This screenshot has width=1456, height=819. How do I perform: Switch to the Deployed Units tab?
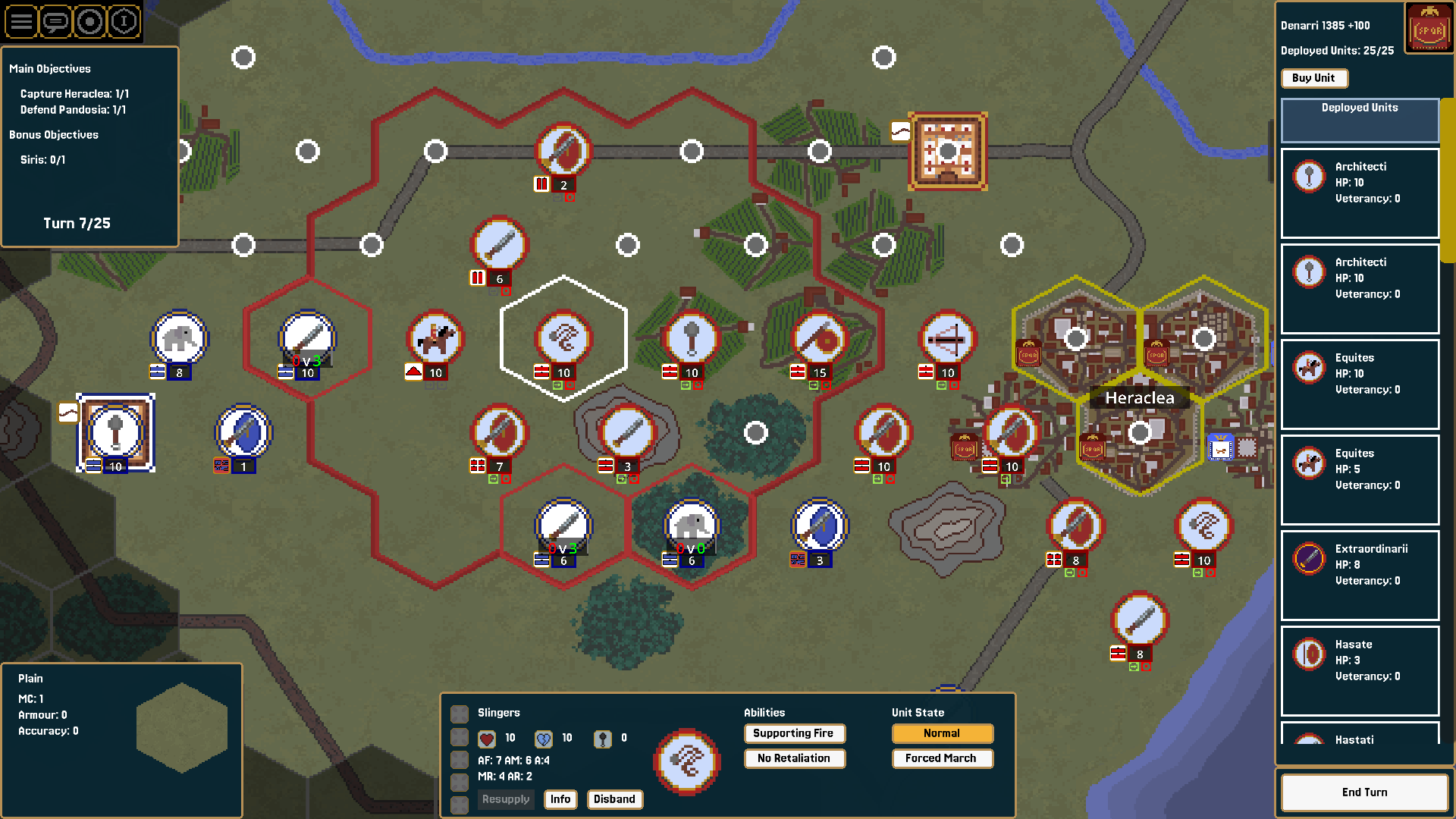[1360, 120]
